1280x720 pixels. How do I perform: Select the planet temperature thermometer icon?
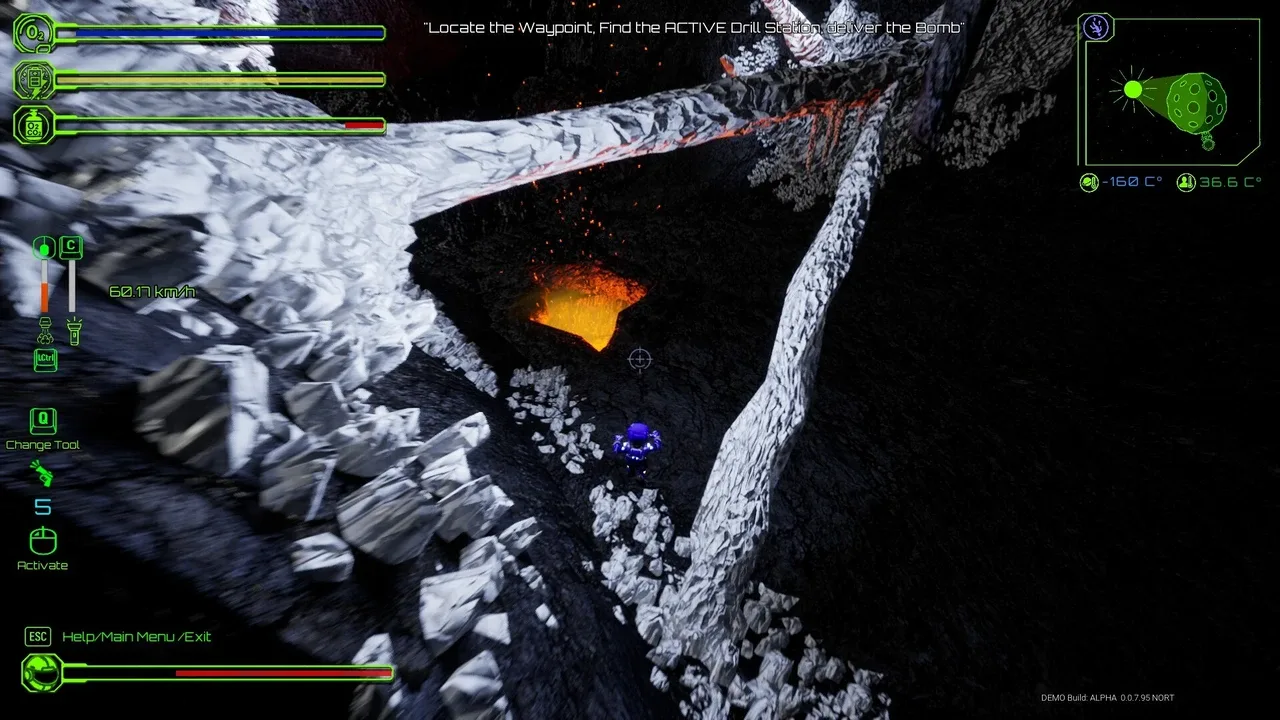(x=1089, y=183)
